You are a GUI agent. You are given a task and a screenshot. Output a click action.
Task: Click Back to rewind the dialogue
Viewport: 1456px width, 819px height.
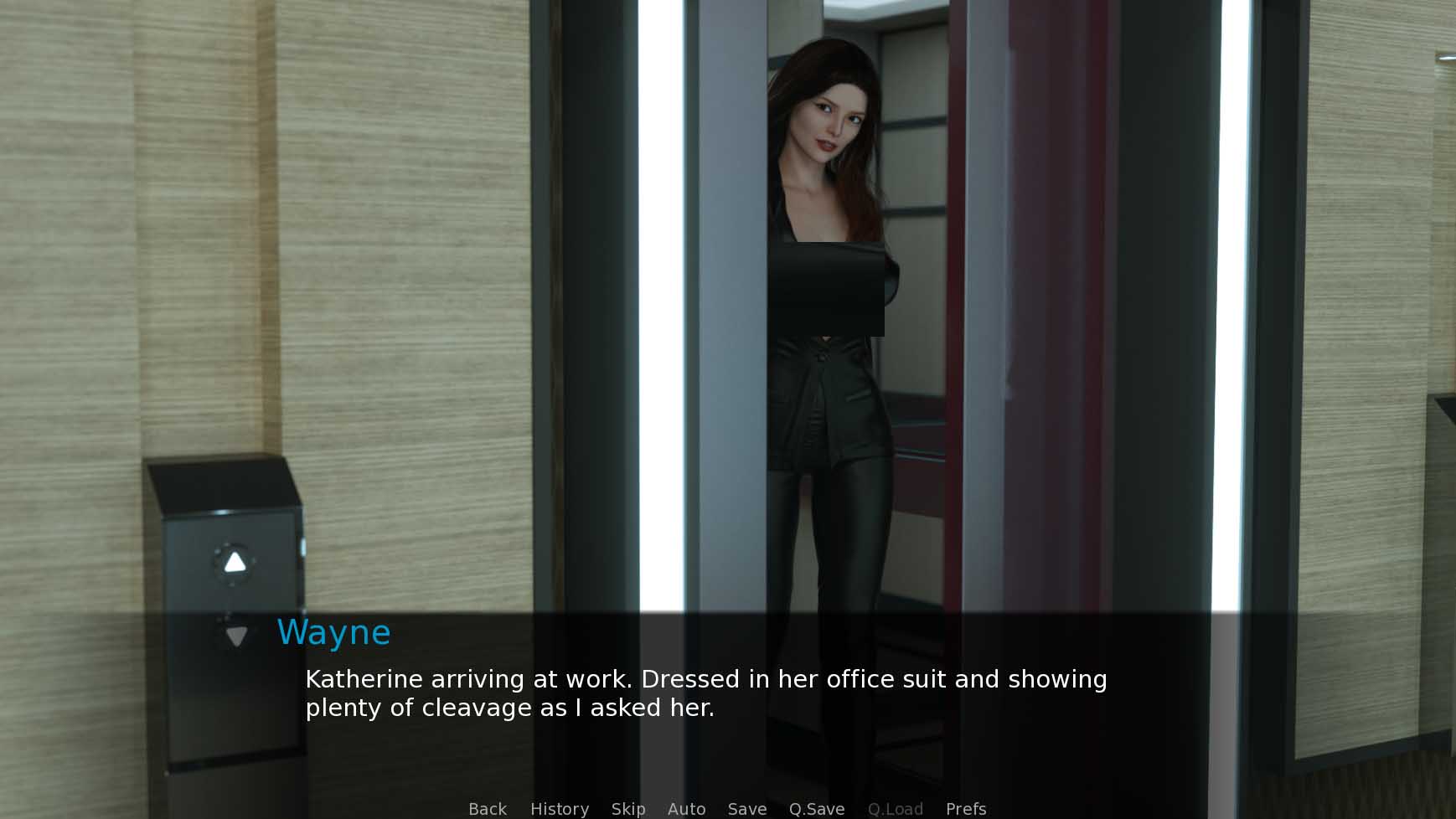coord(487,807)
